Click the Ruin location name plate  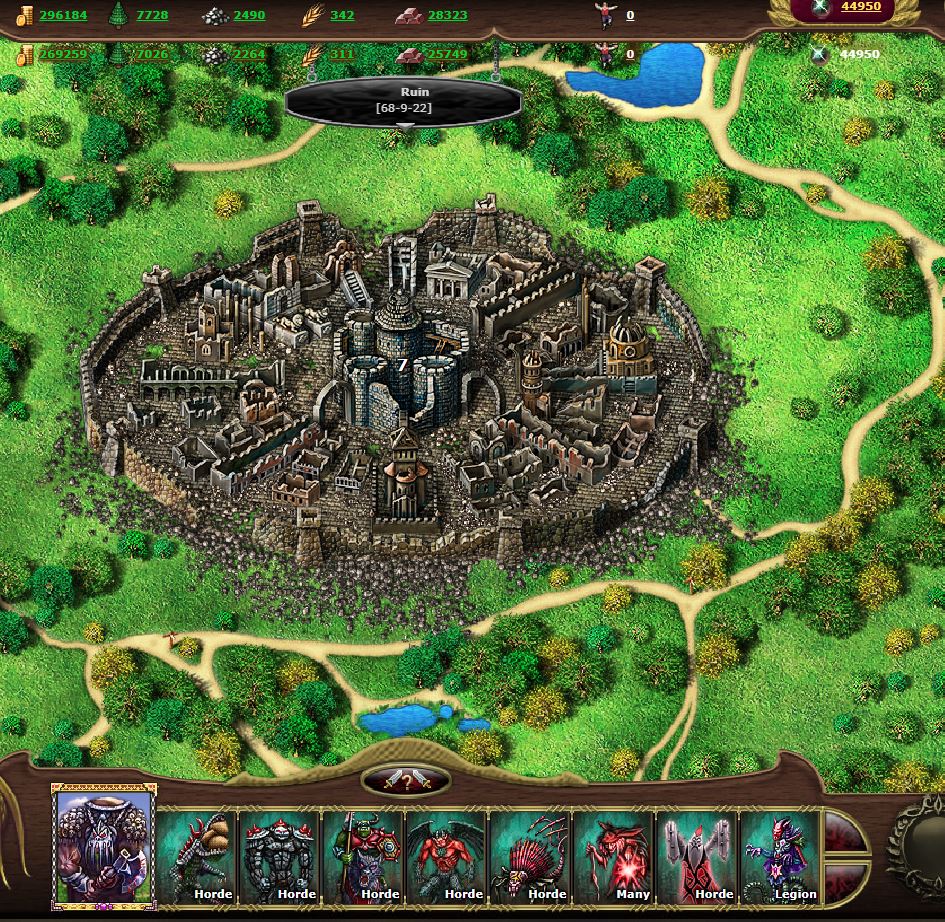click(x=403, y=100)
